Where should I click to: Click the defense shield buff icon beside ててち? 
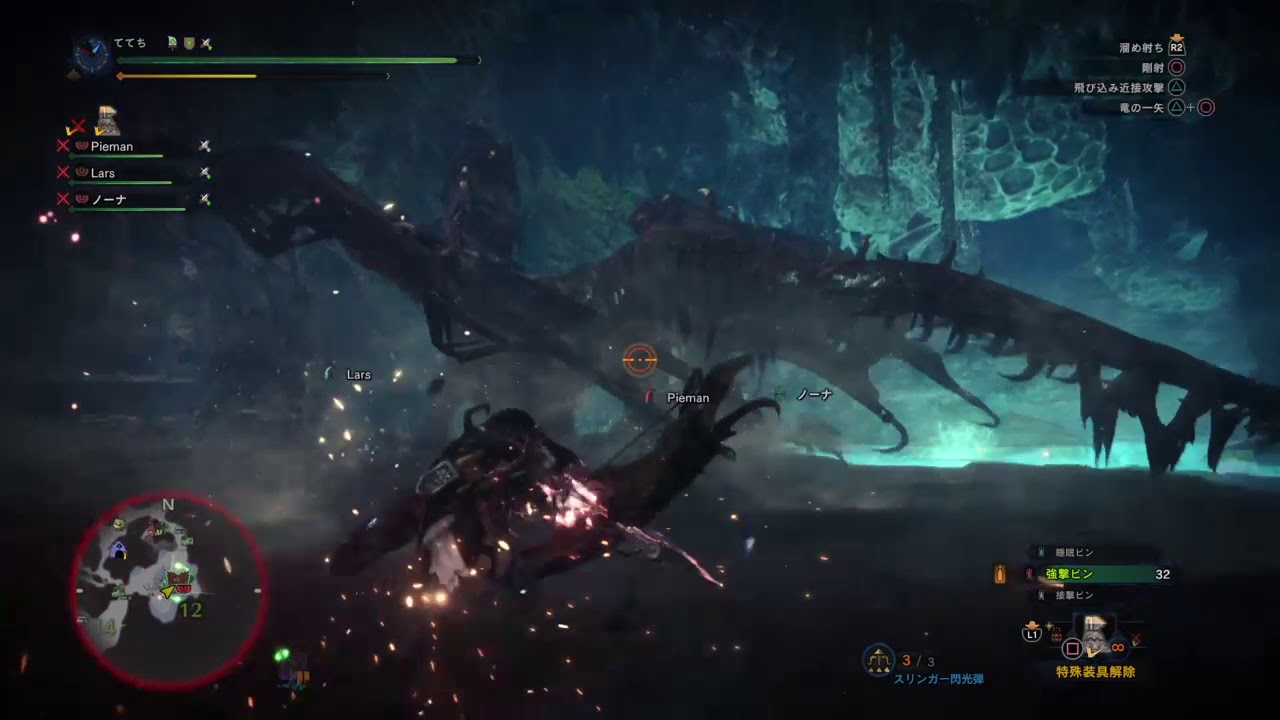pyautogui.click(x=190, y=44)
